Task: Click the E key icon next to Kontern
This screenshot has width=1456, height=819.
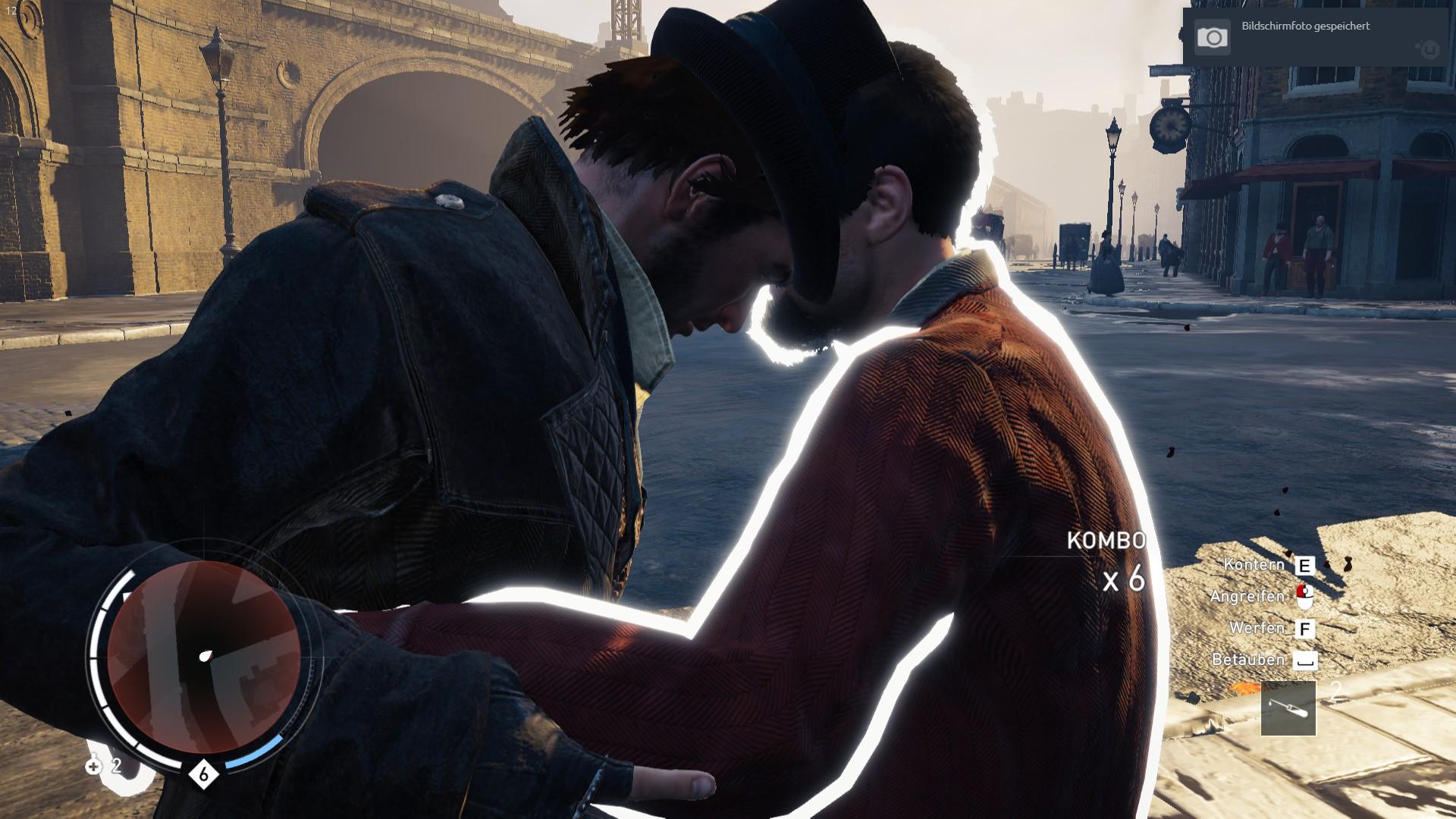Action: [x=1304, y=567]
